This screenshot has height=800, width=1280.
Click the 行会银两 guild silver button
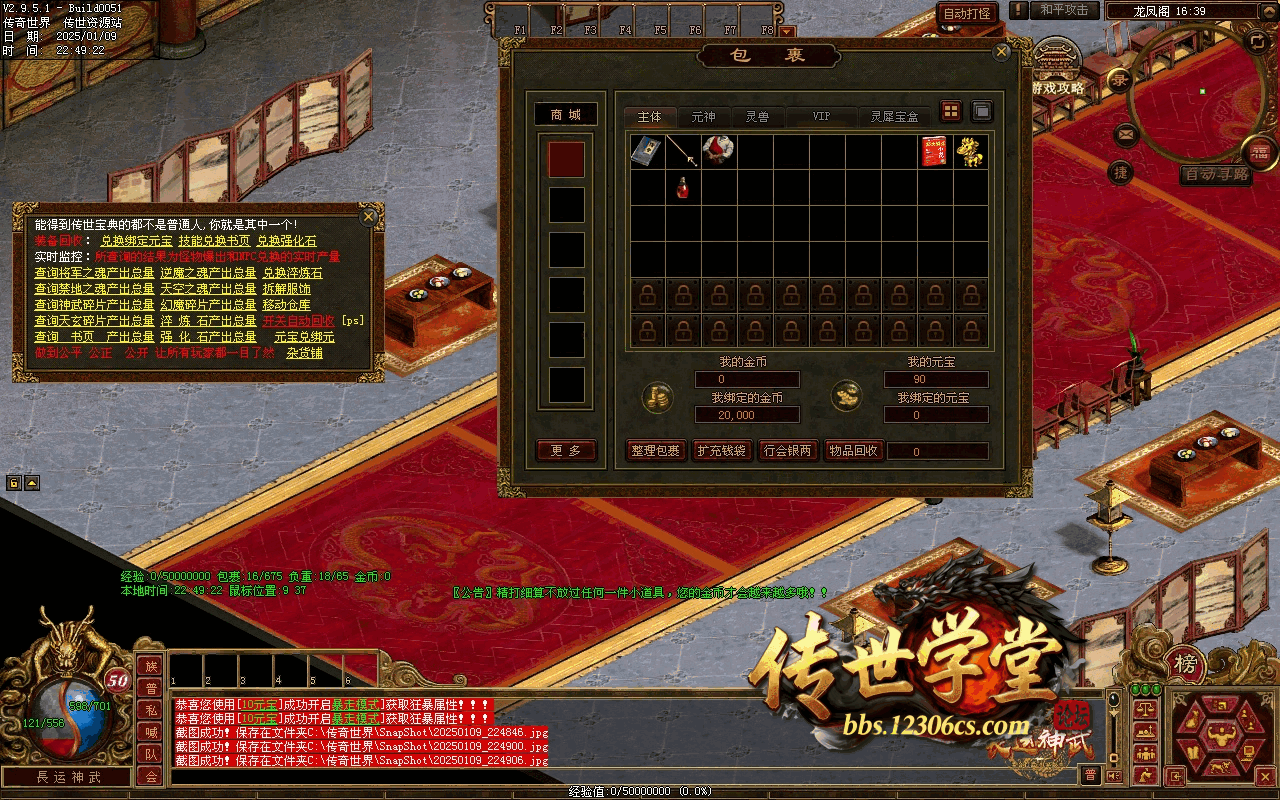[x=787, y=451]
